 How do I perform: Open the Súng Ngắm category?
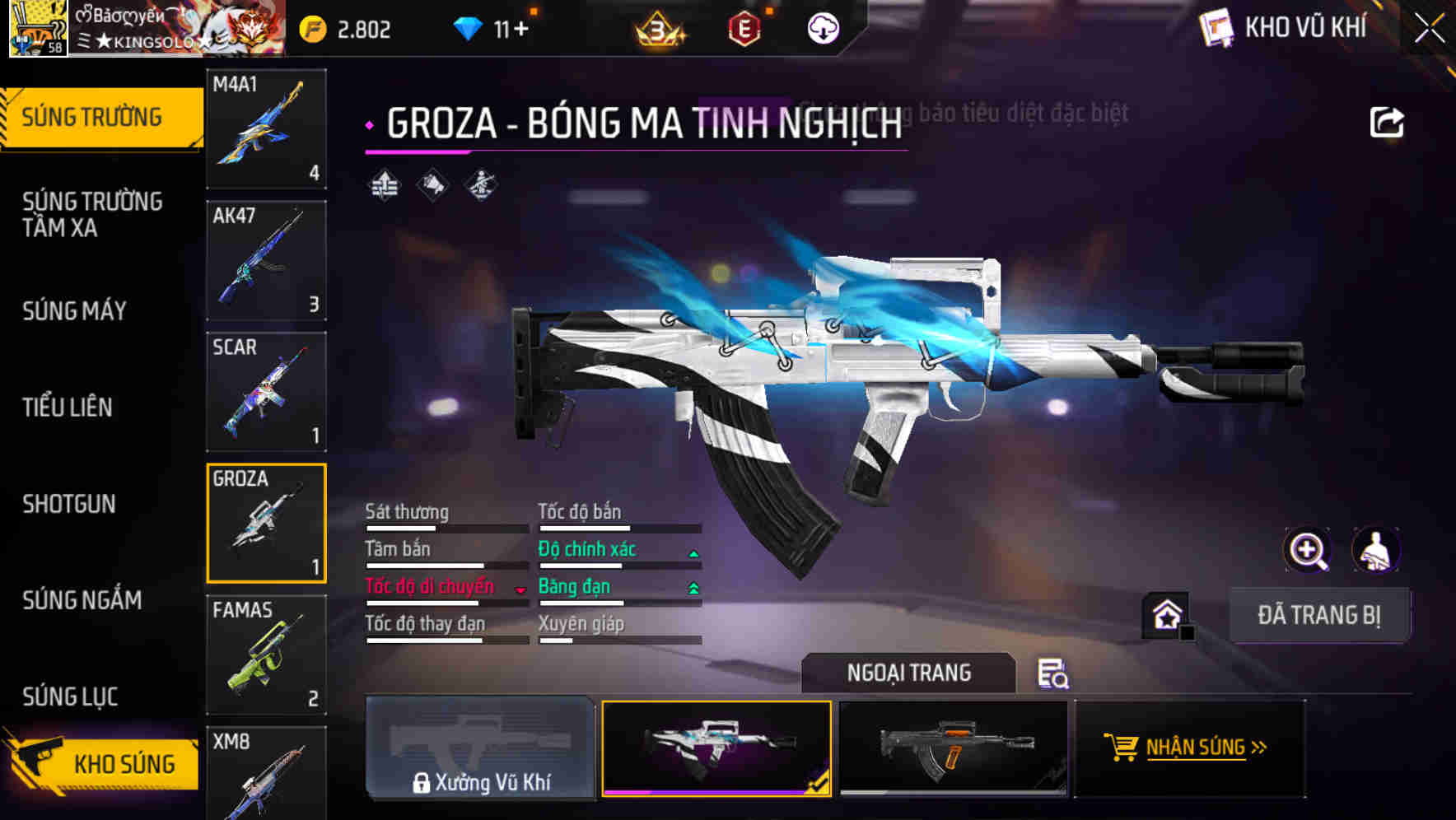click(x=82, y=600)
